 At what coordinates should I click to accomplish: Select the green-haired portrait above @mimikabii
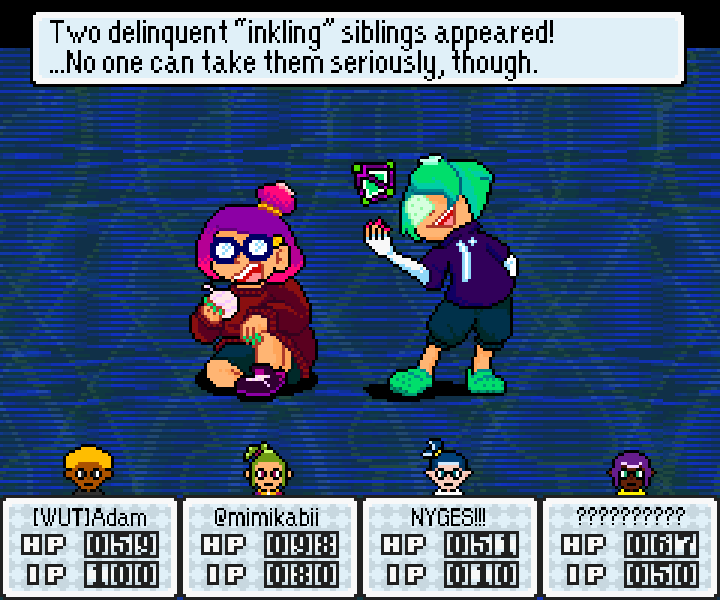tap(265, 470)
